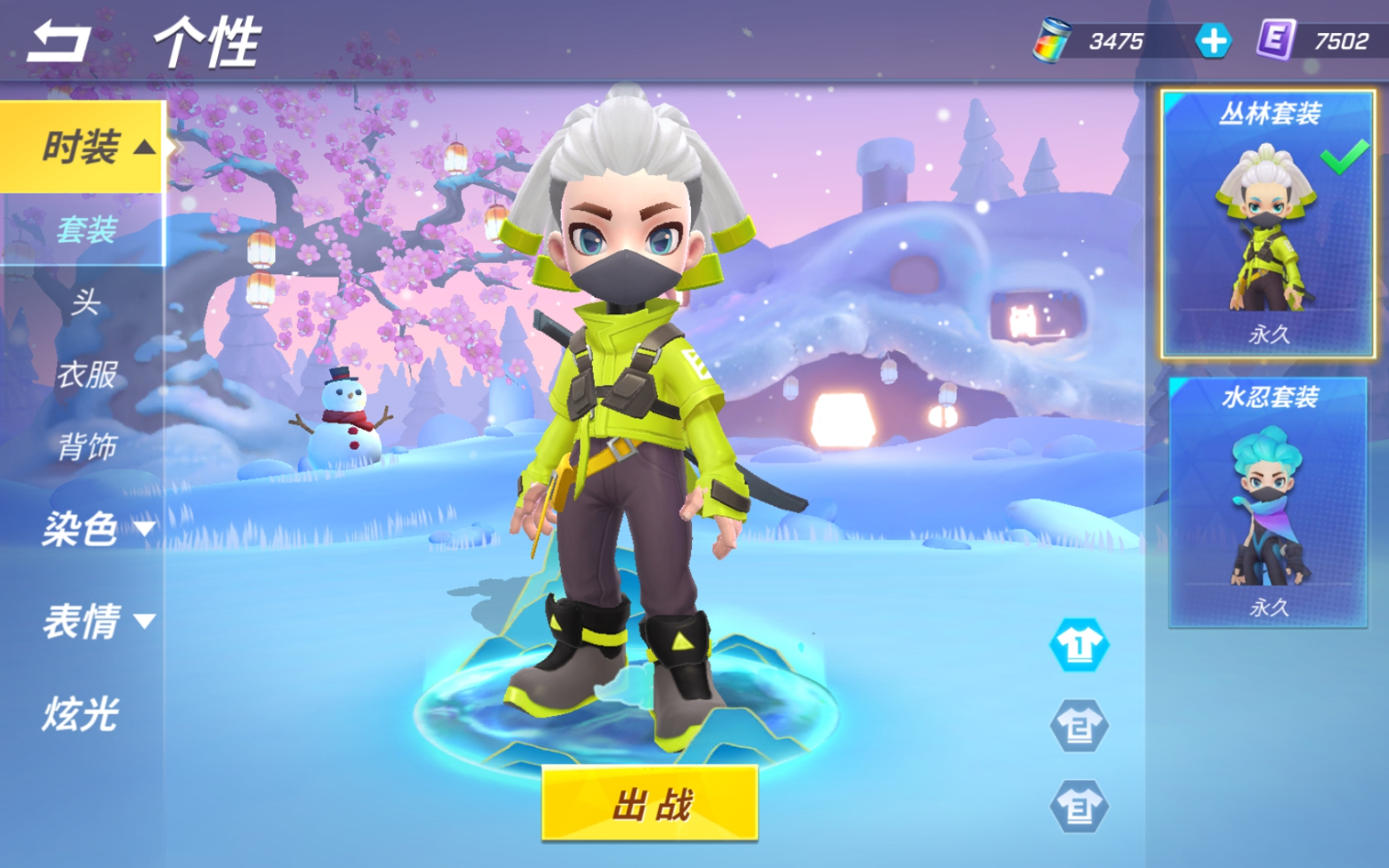Choose the 丛林套装 jungle outfit card
The width and height of the screenshot is (1389, 868).
(1267, 224)
